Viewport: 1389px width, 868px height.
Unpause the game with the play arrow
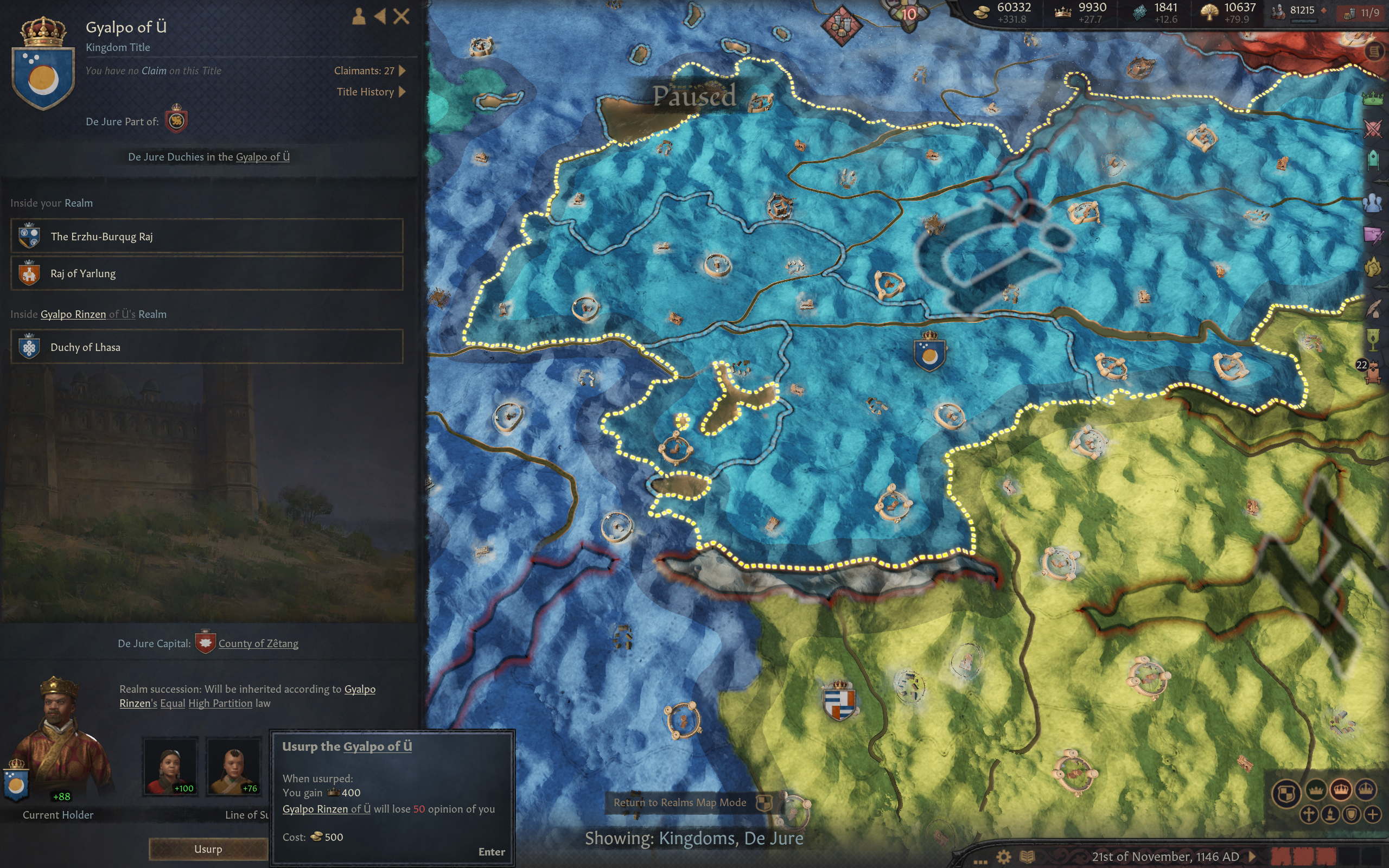click(1252, 857)
